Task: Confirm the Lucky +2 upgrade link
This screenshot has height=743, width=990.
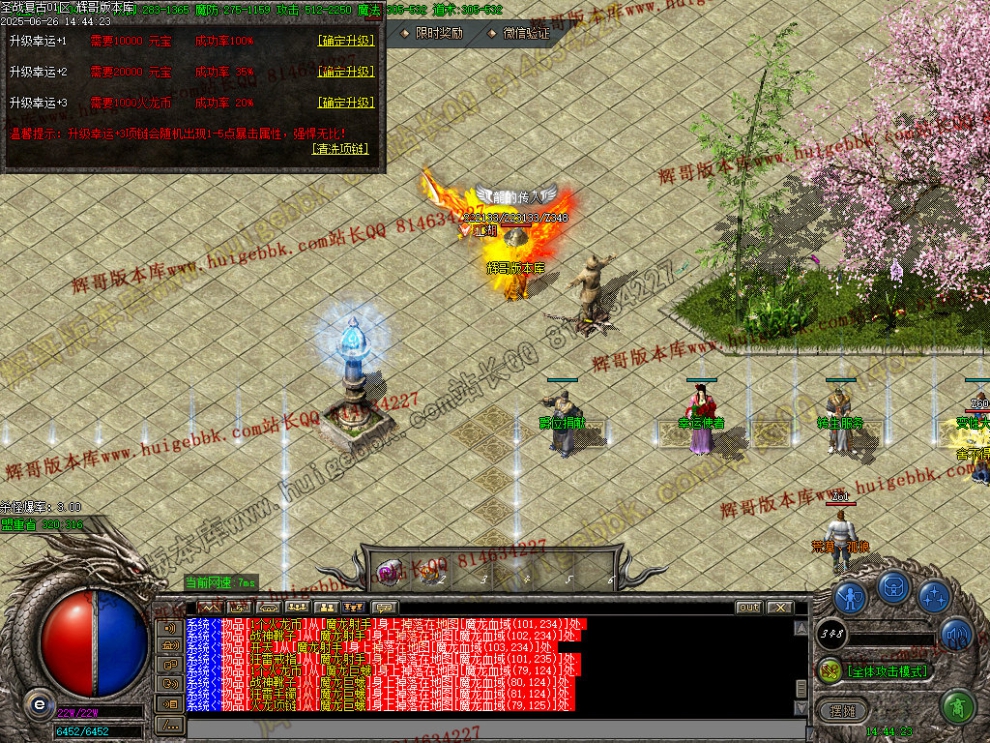Action: pyautogui.click(x=346, y=72)
